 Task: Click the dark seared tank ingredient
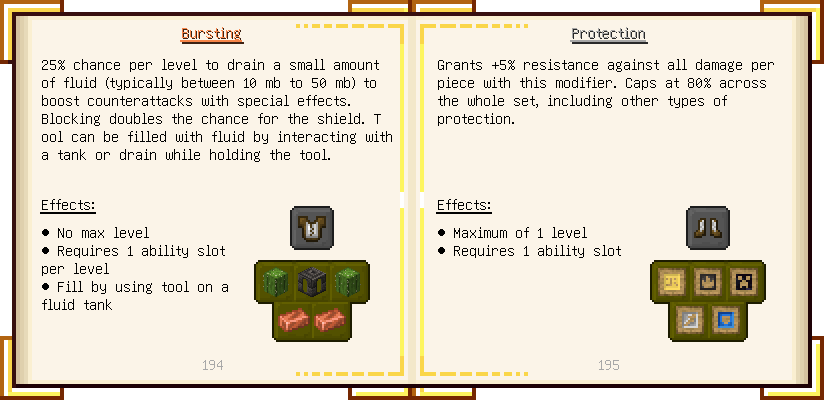tap(311, 282)
